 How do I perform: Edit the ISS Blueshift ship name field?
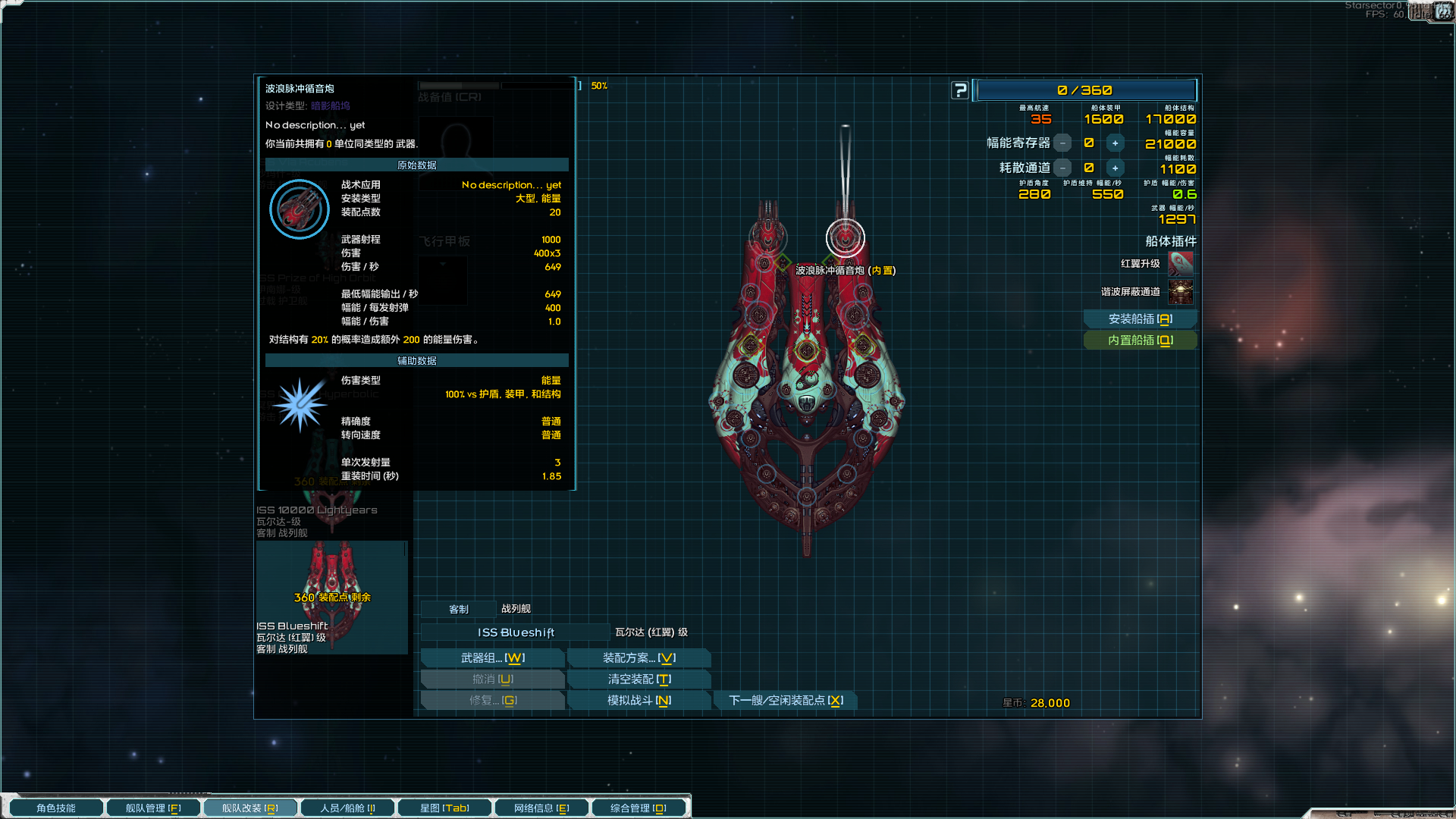(516, 632)
